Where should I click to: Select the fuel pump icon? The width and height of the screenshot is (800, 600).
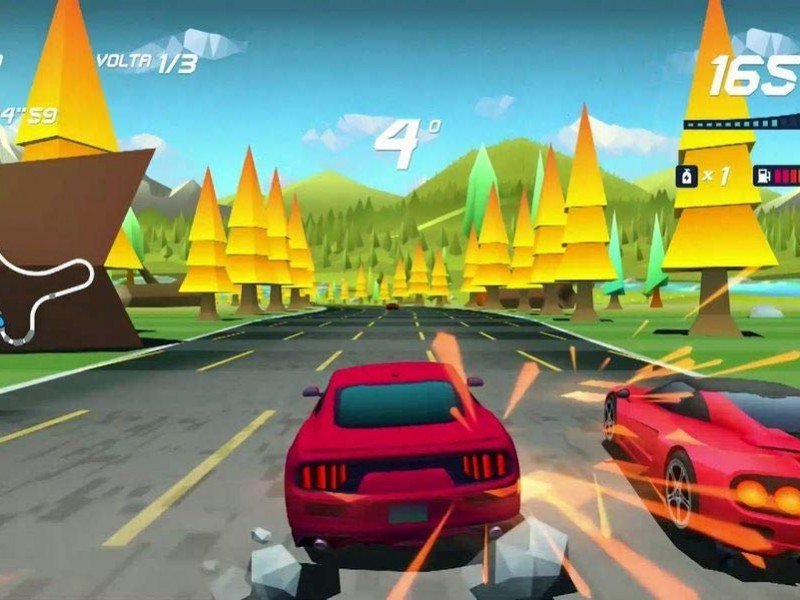(x=764, y=177)
